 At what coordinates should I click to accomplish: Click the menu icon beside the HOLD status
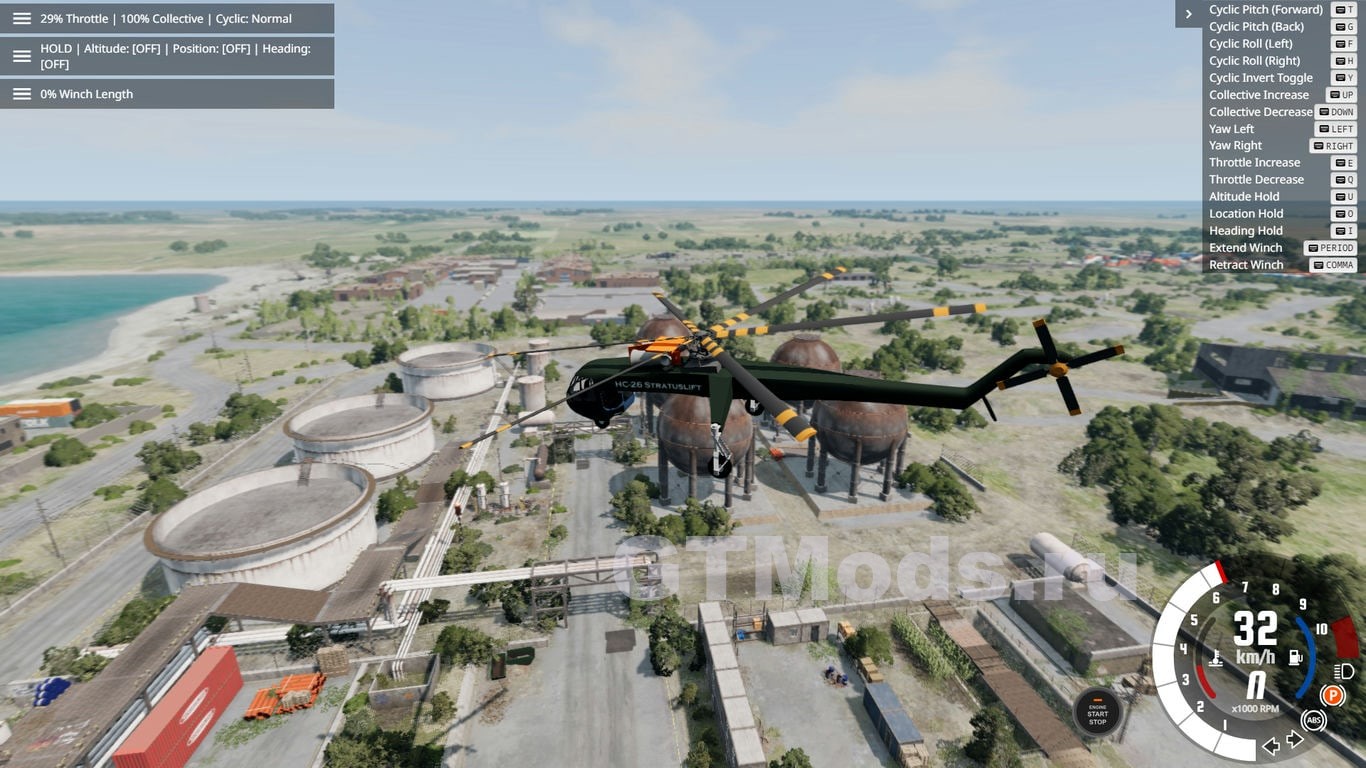pos(21,56)
